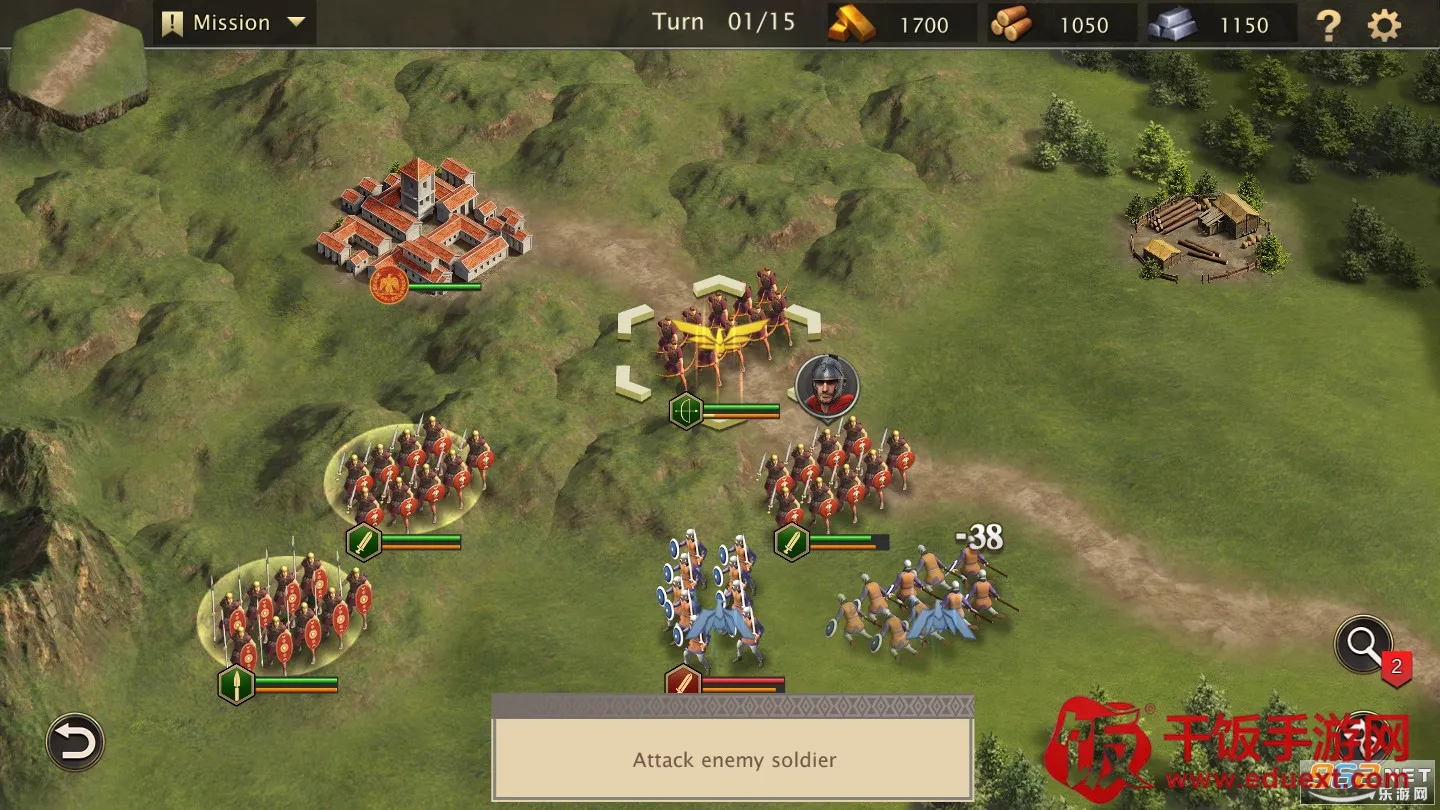Open the magnifying glass search button

[x=1363, y=645]
